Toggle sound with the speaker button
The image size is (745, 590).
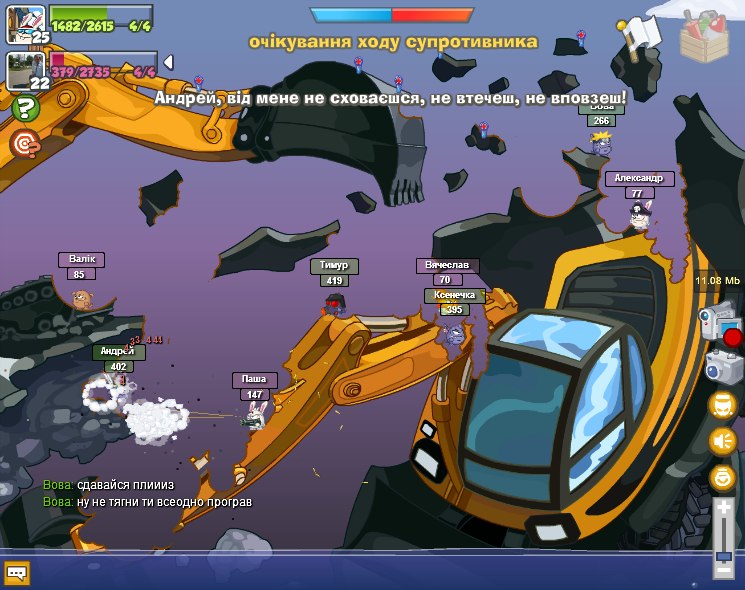722,440
